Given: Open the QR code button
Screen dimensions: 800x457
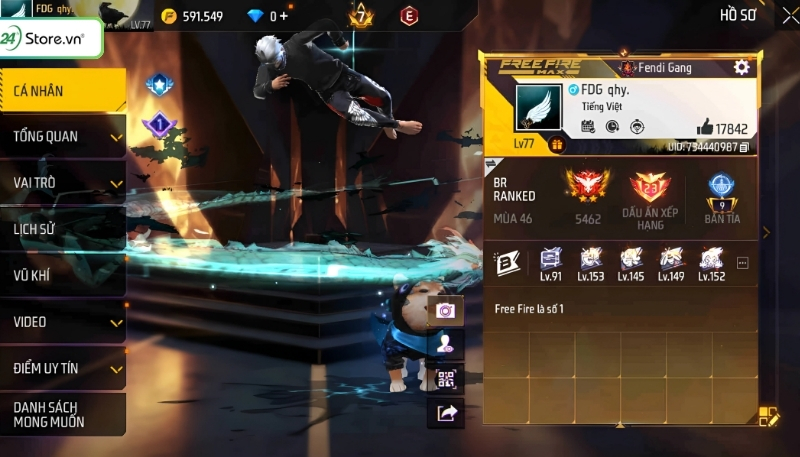Looking at the screenshot, I should [445, 379].
